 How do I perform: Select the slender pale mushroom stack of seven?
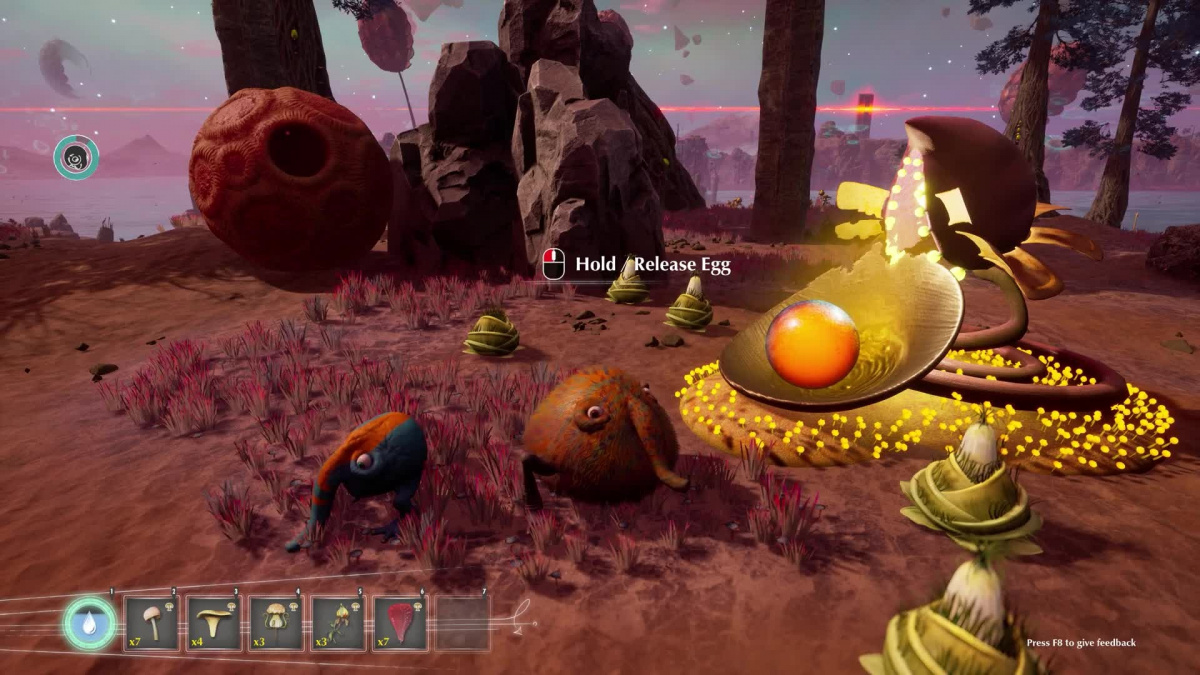click(151, 624)
